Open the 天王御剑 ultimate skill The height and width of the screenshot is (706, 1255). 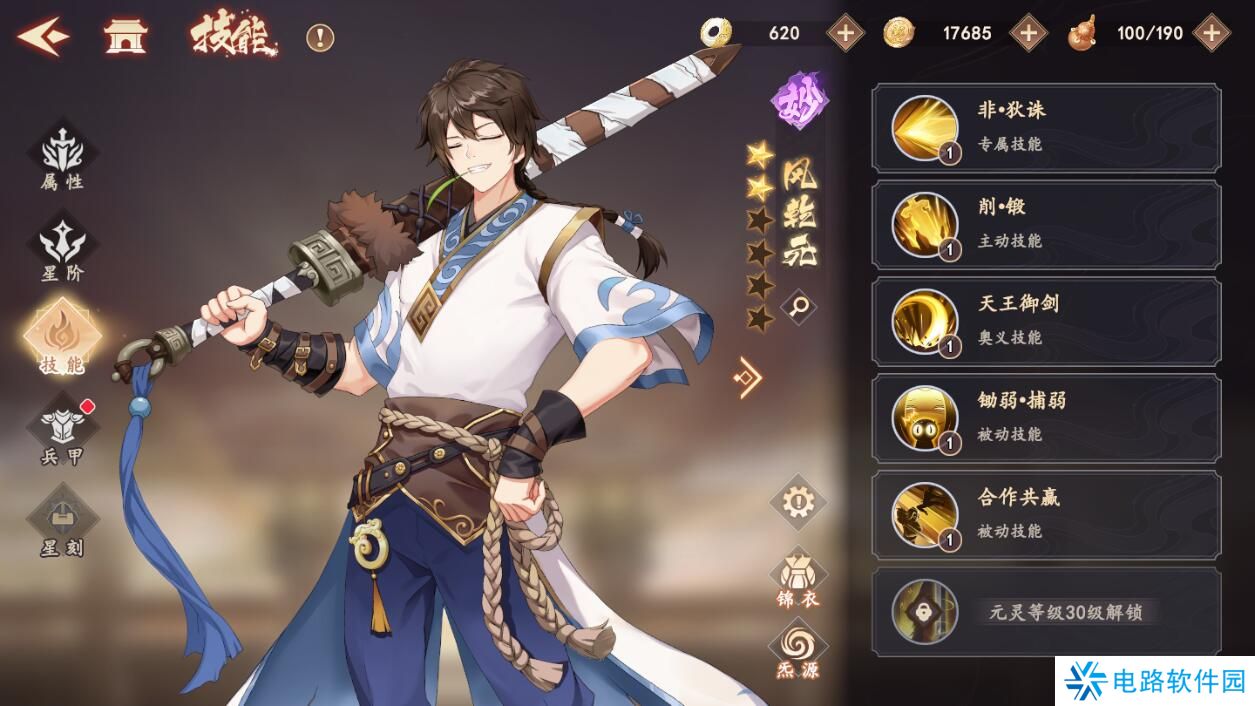(1046, 322)
